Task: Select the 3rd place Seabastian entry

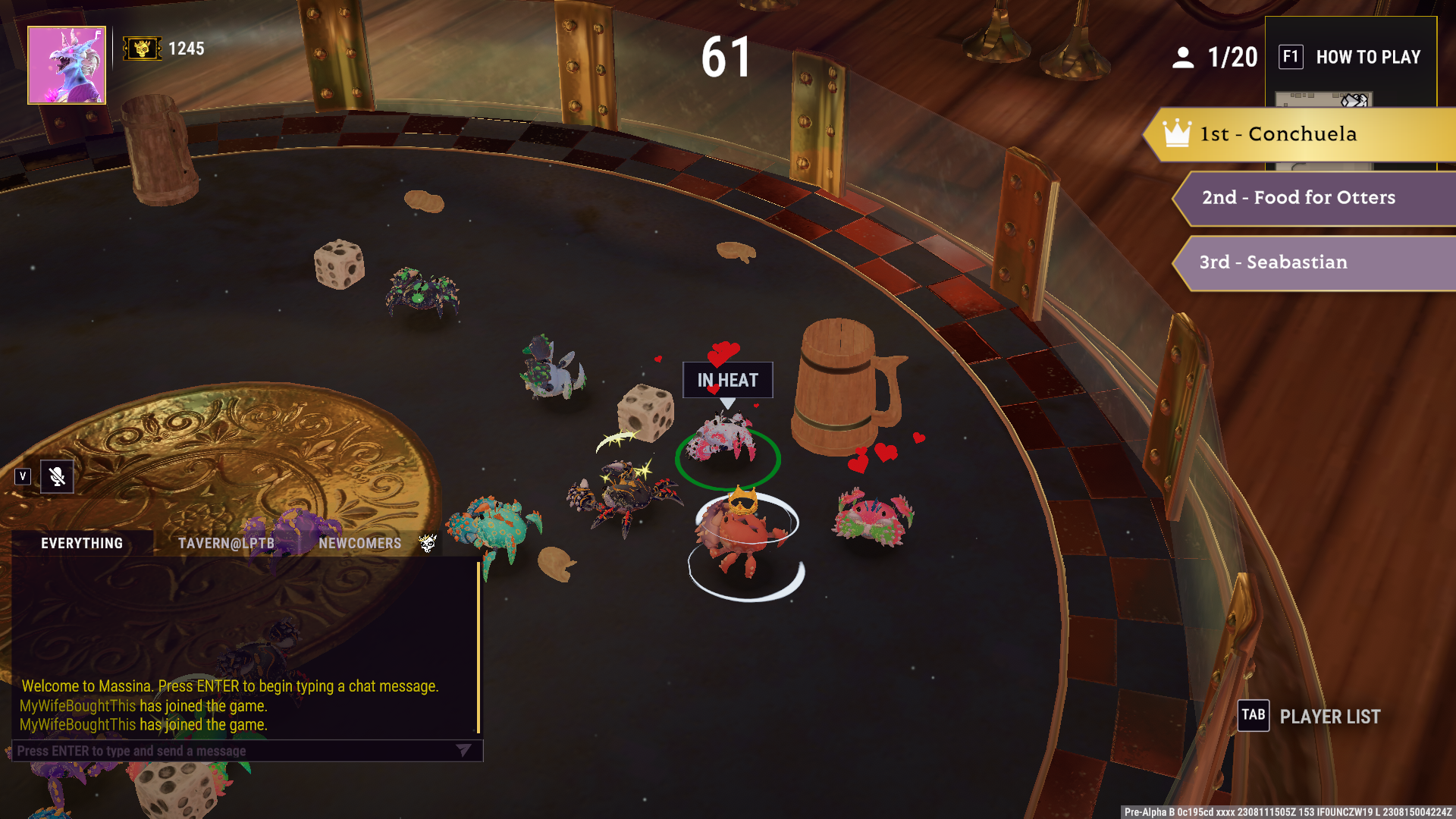Action: tap(1312, 262)
